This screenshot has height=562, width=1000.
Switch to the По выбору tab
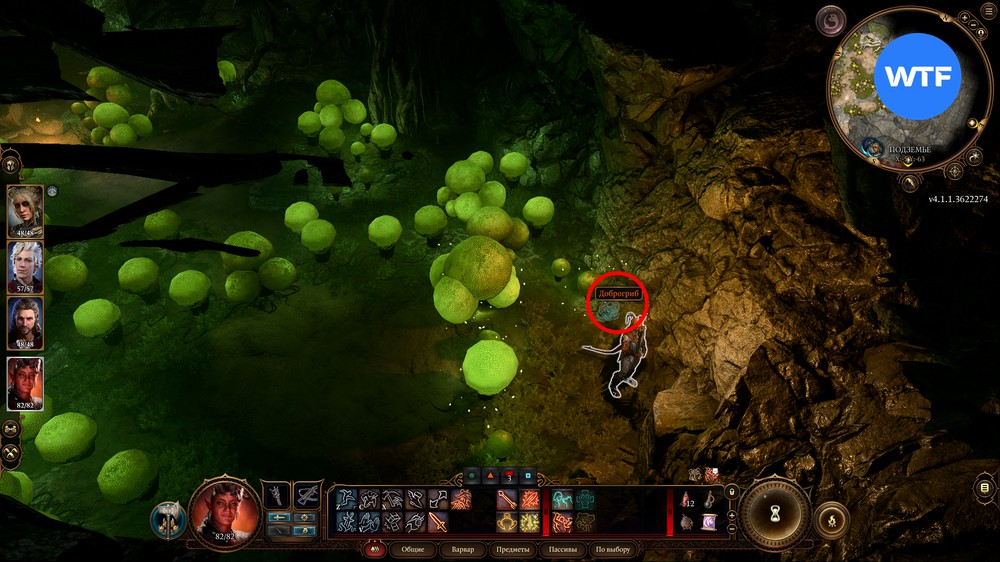613,550
